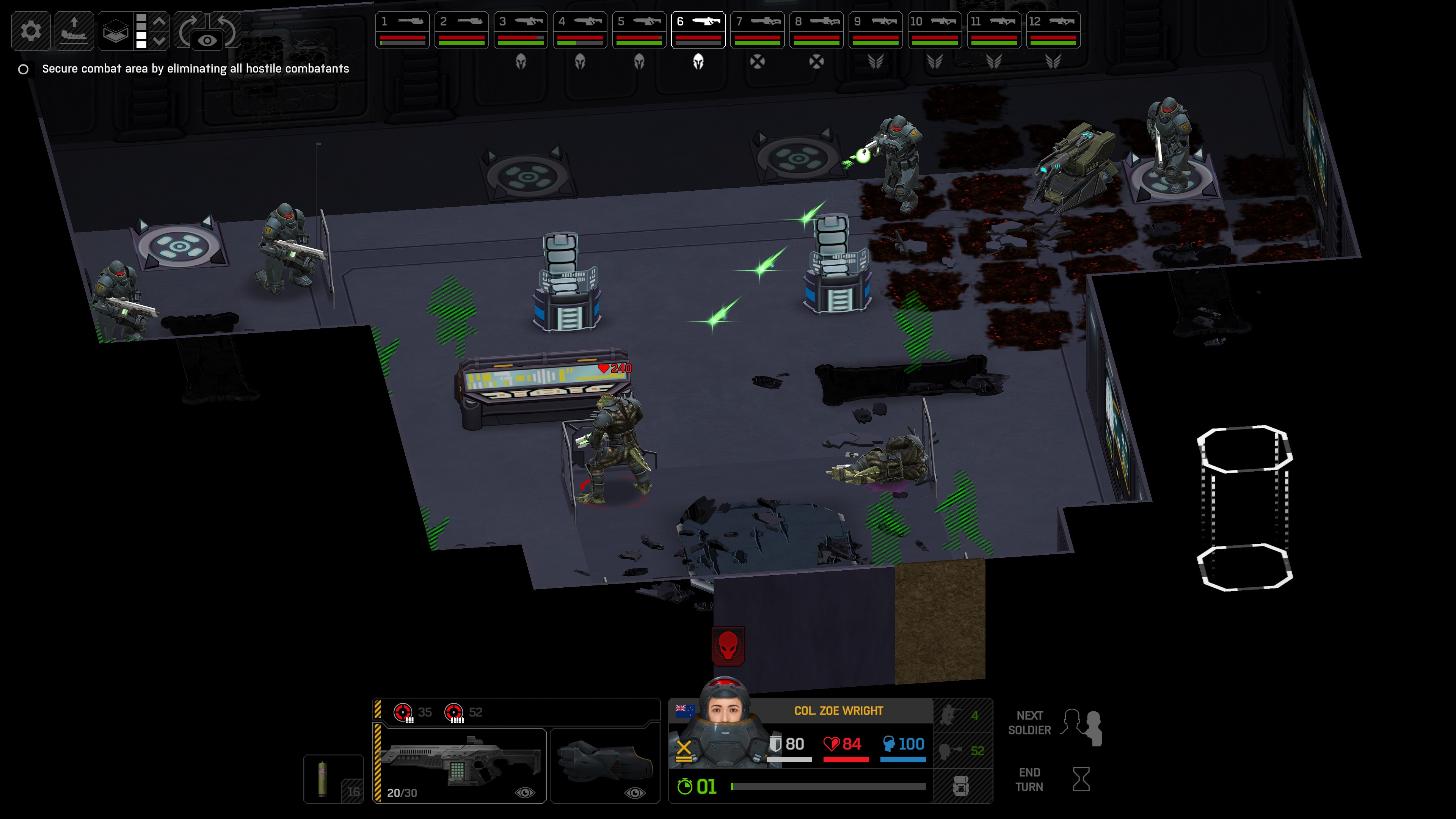Pick soldier 12 in the squad bar
The image size is (1456, 819).
click(x=1053, y=30)
